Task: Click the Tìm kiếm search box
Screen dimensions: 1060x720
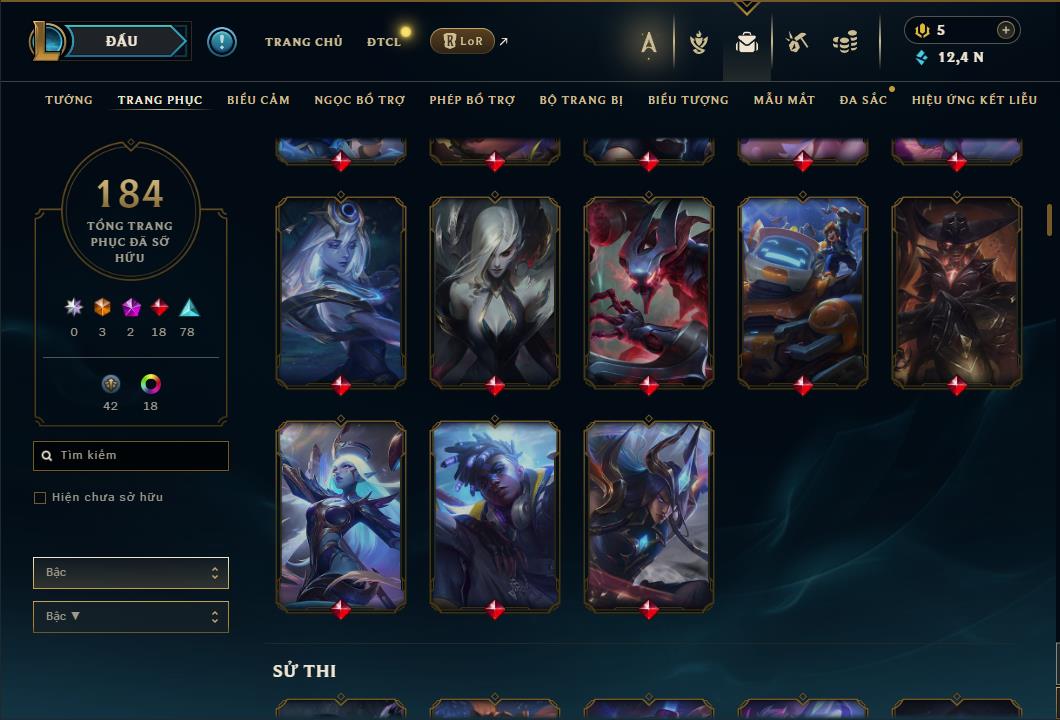Action: (x=131, y=456)
